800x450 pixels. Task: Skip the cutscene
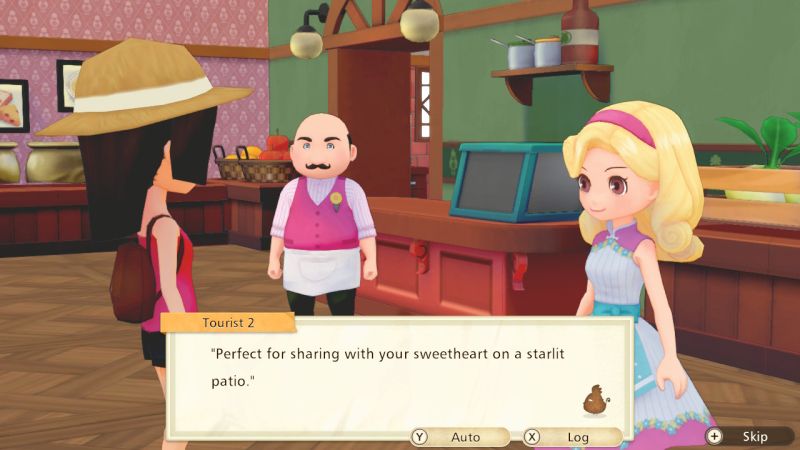(746, 437)
